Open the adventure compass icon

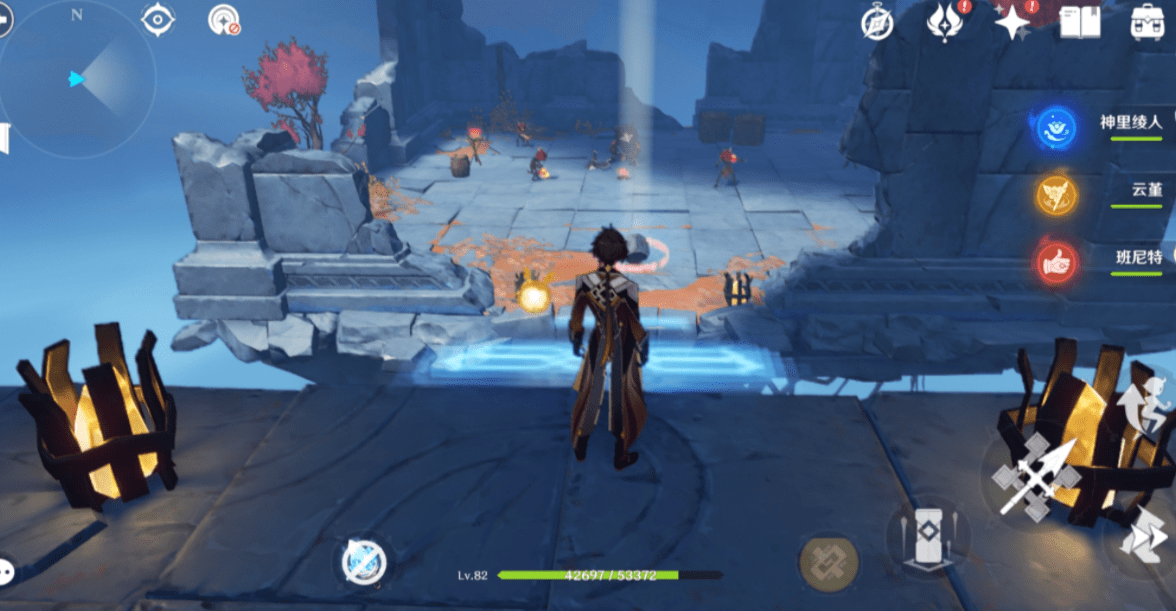pos(877,22)
